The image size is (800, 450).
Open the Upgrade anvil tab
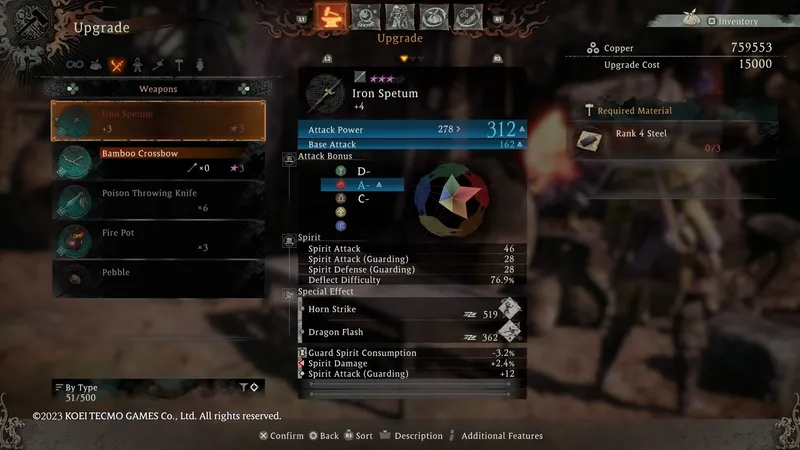[330, 16]
